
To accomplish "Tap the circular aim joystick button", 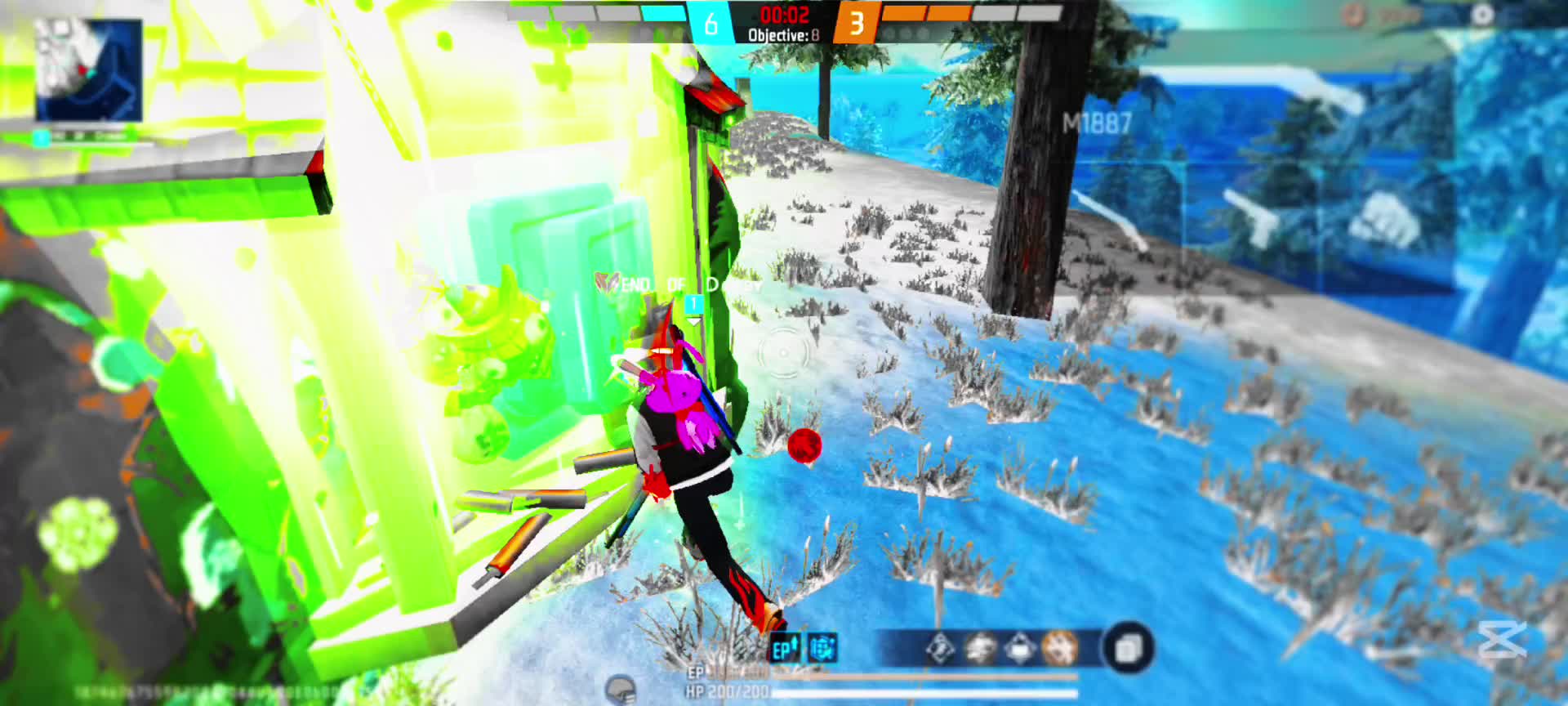I will 783,353.
